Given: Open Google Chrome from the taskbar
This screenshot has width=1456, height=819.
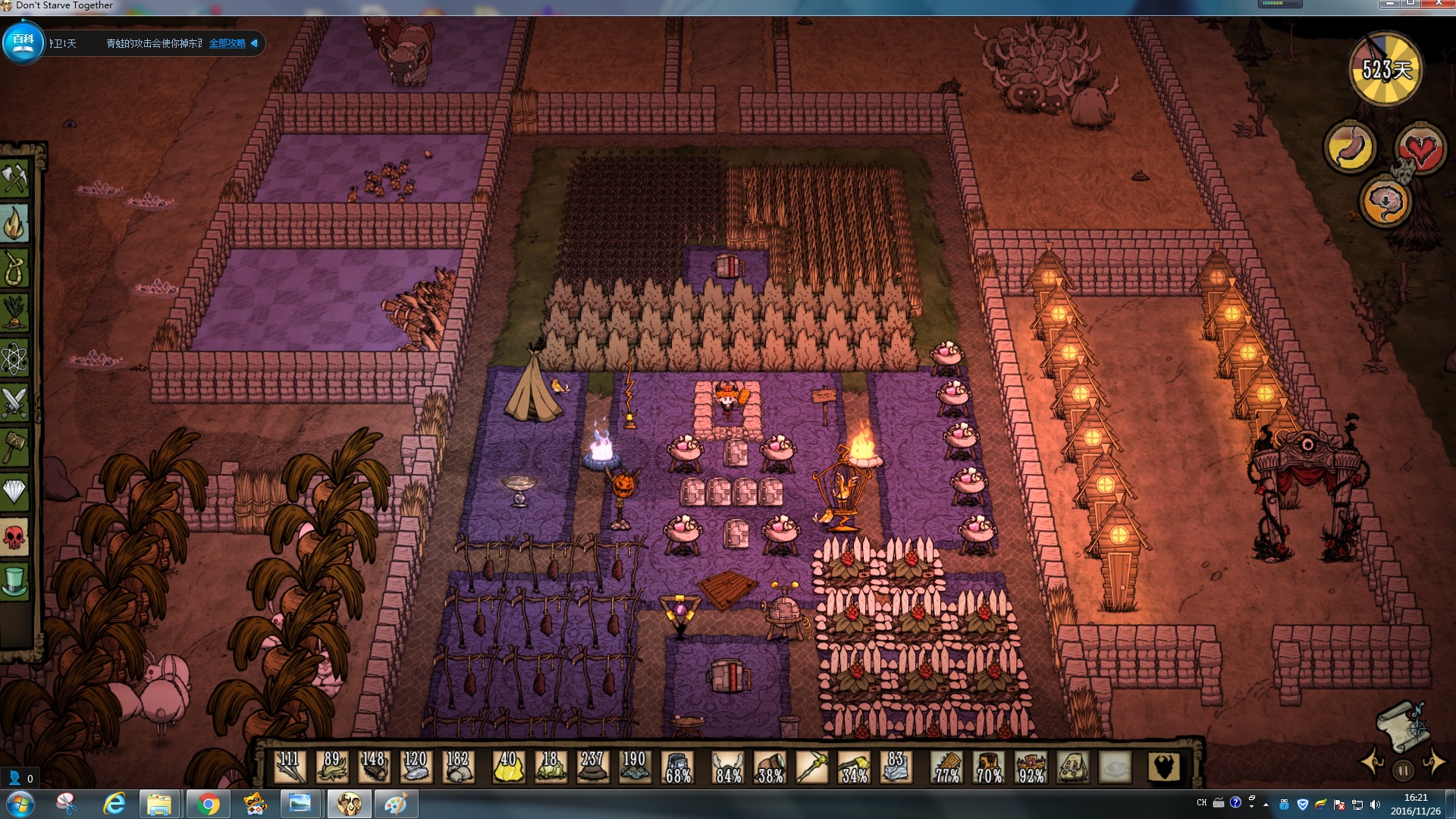Looking at the screenshot, I should (x=207, y=804).
